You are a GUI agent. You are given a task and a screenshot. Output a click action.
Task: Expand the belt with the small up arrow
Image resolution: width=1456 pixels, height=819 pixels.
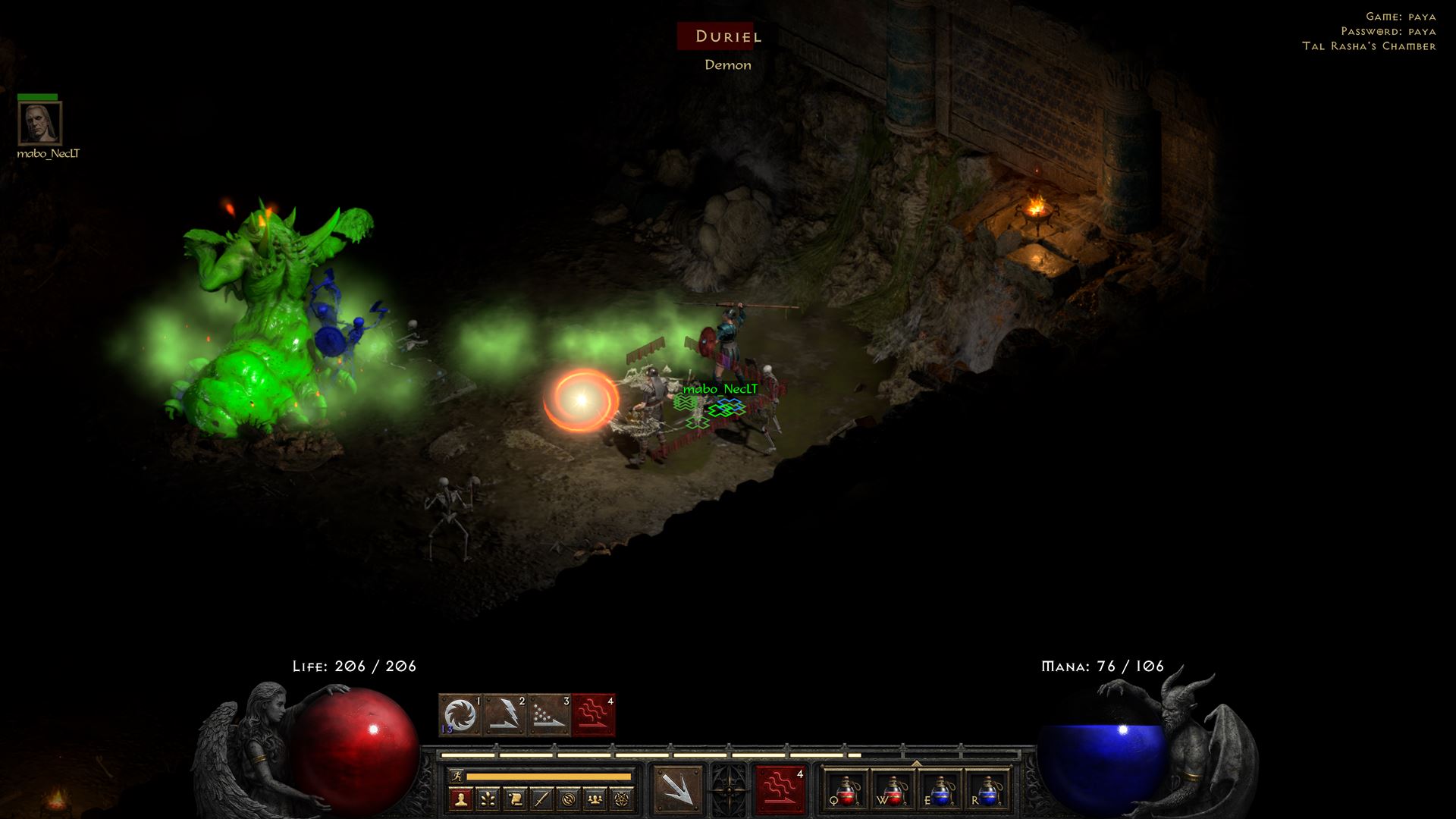pyautogui.click(x=916, y=763)
